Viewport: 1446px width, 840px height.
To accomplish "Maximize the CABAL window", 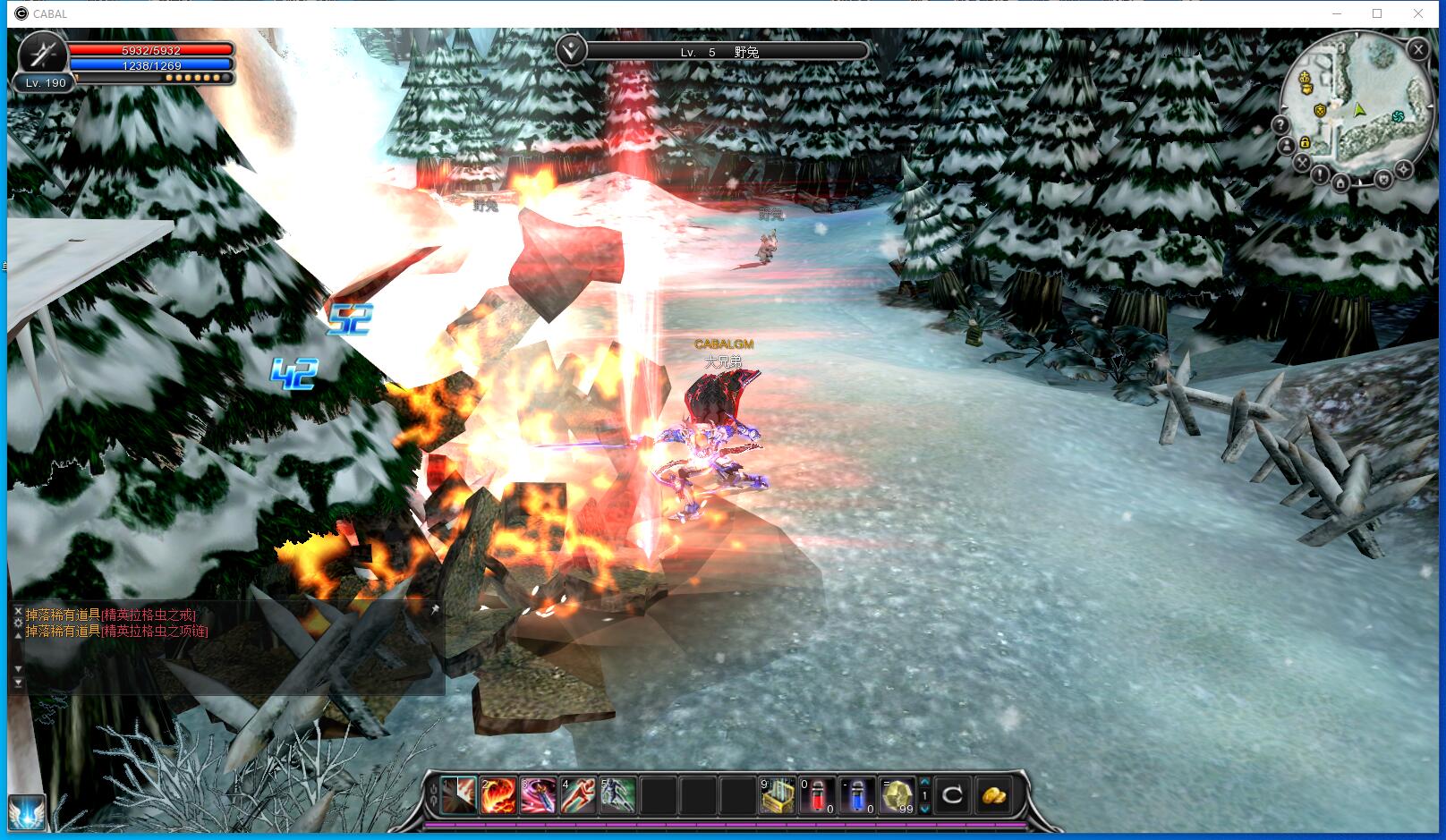I will 1377,13.
